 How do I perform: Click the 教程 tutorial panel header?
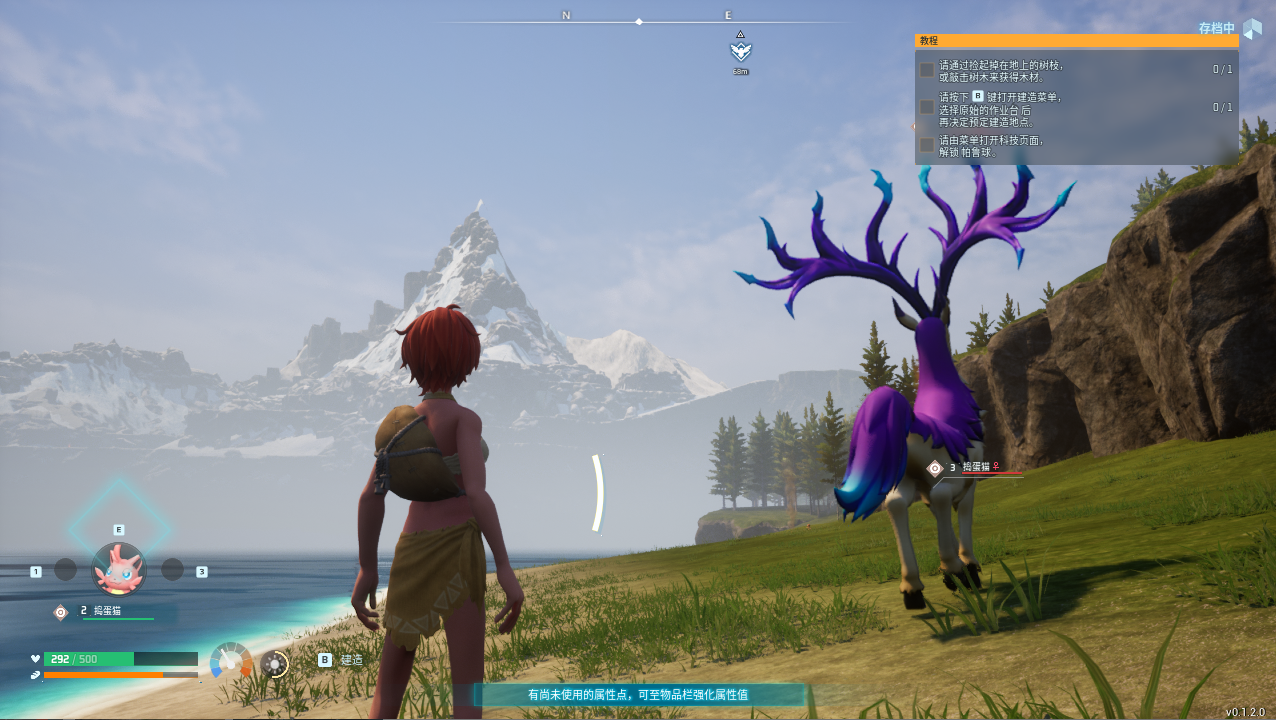click(1076, 41)
